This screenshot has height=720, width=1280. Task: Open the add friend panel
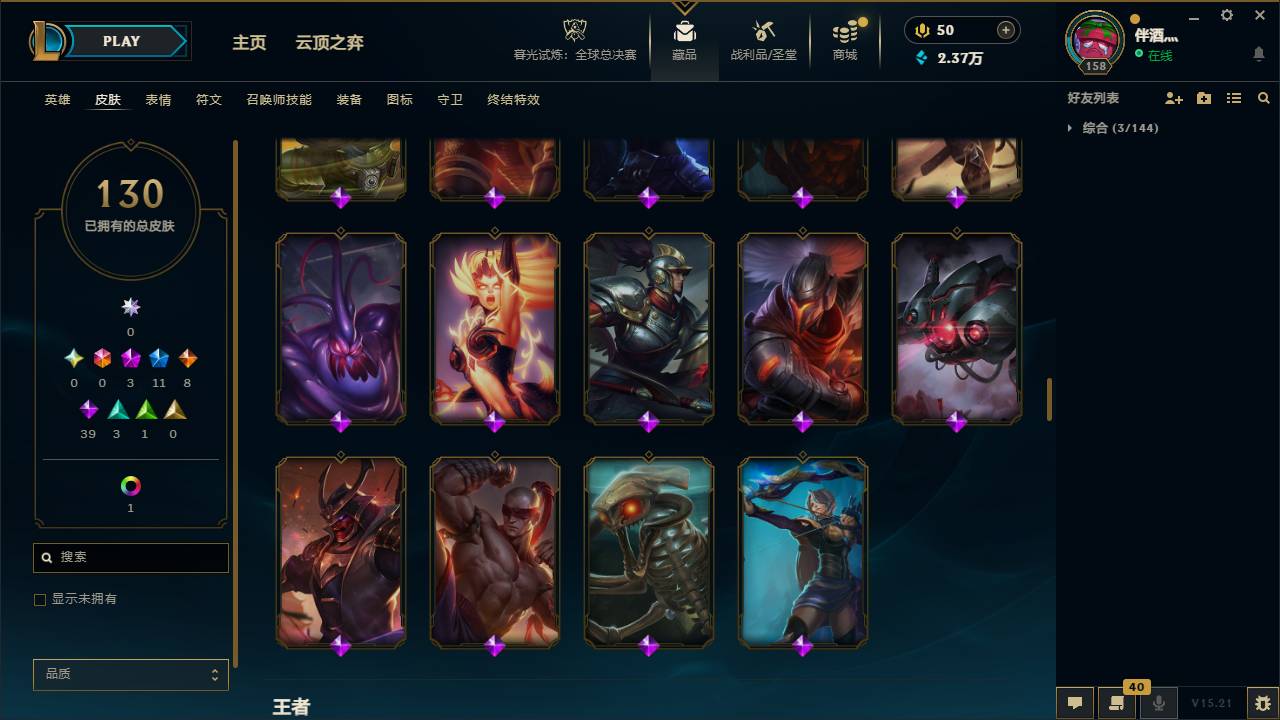[1172, 97]
